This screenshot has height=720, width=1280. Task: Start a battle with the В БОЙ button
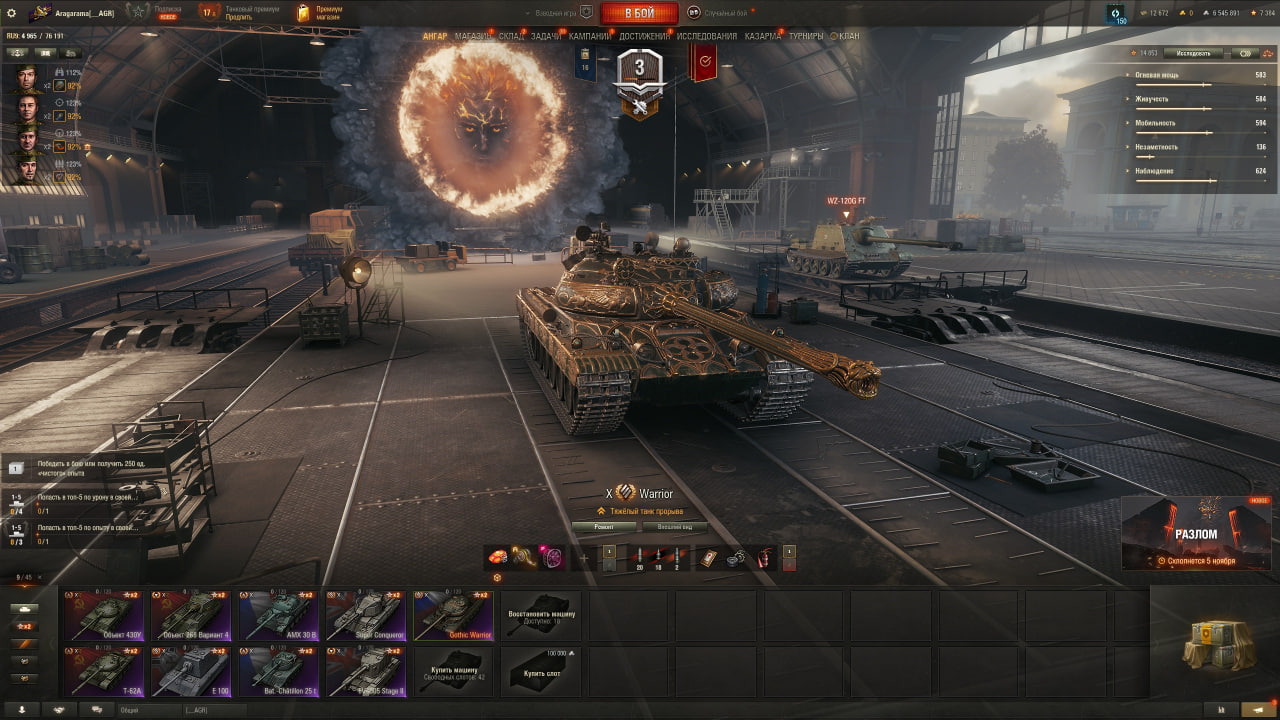[x=639, y=13]
